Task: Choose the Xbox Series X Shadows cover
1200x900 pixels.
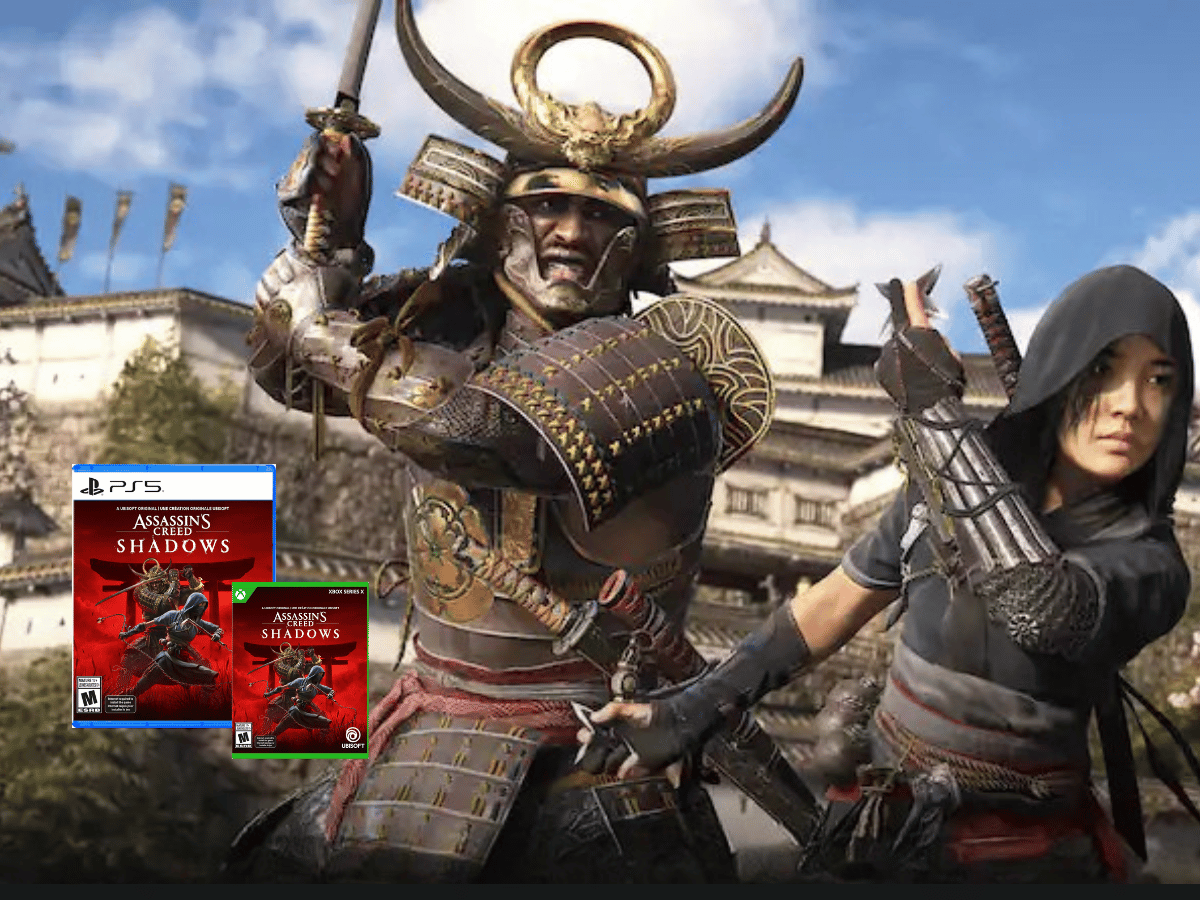Action: (300, 670)
